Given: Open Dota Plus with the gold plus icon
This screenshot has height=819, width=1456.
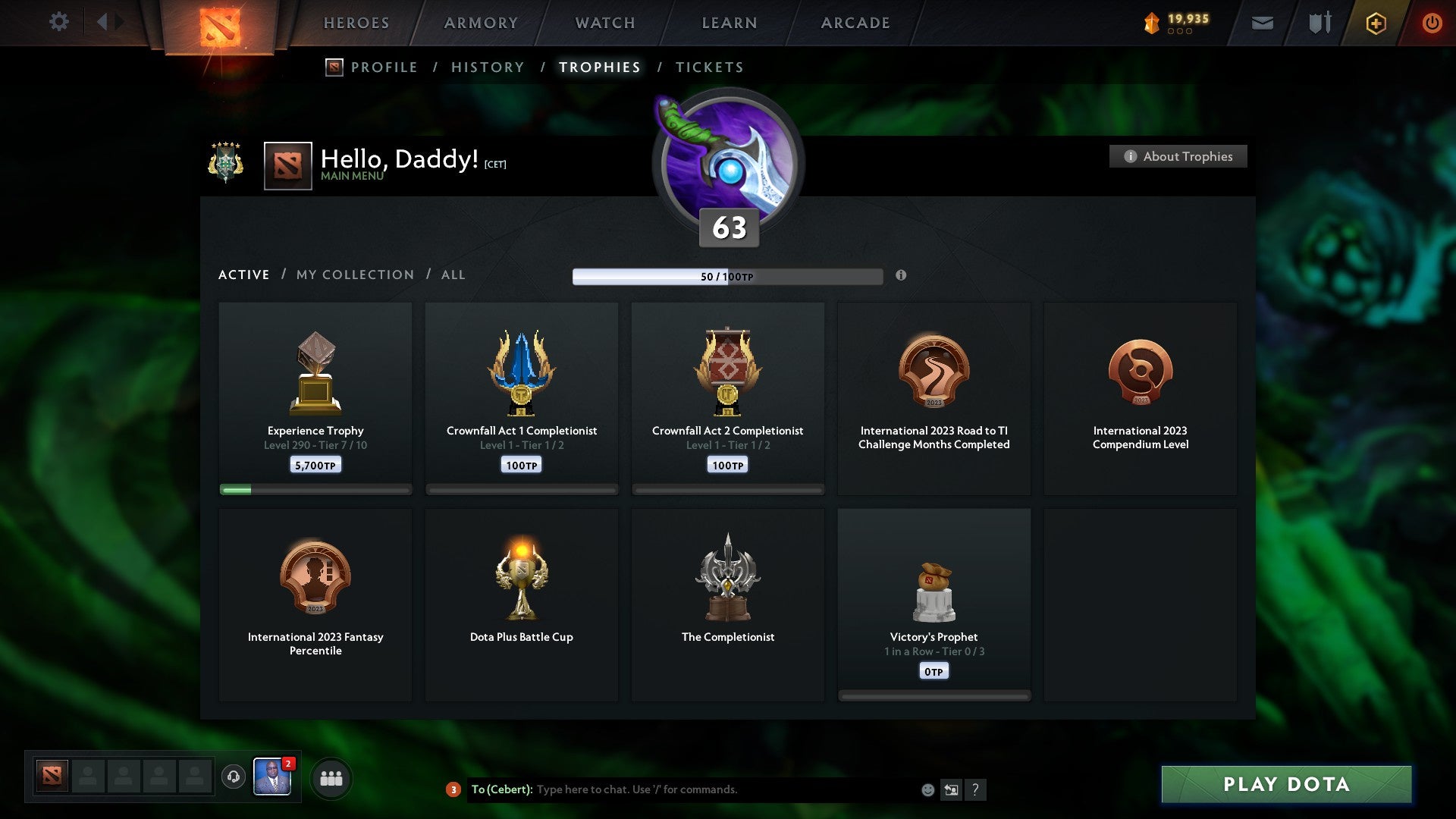Looking at the screenshot, I should pos(1376,23).
